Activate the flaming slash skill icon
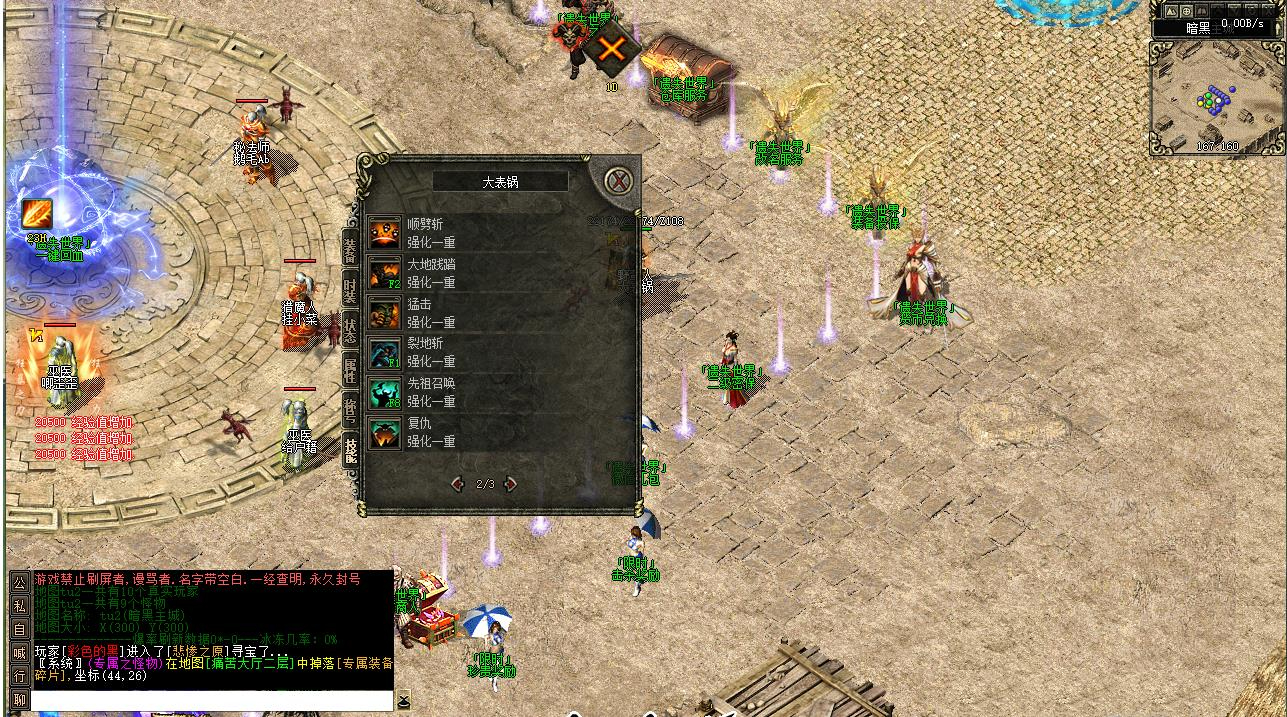Screen dimensions: 1287x717 pyautogui.click(x=37, y=213)
